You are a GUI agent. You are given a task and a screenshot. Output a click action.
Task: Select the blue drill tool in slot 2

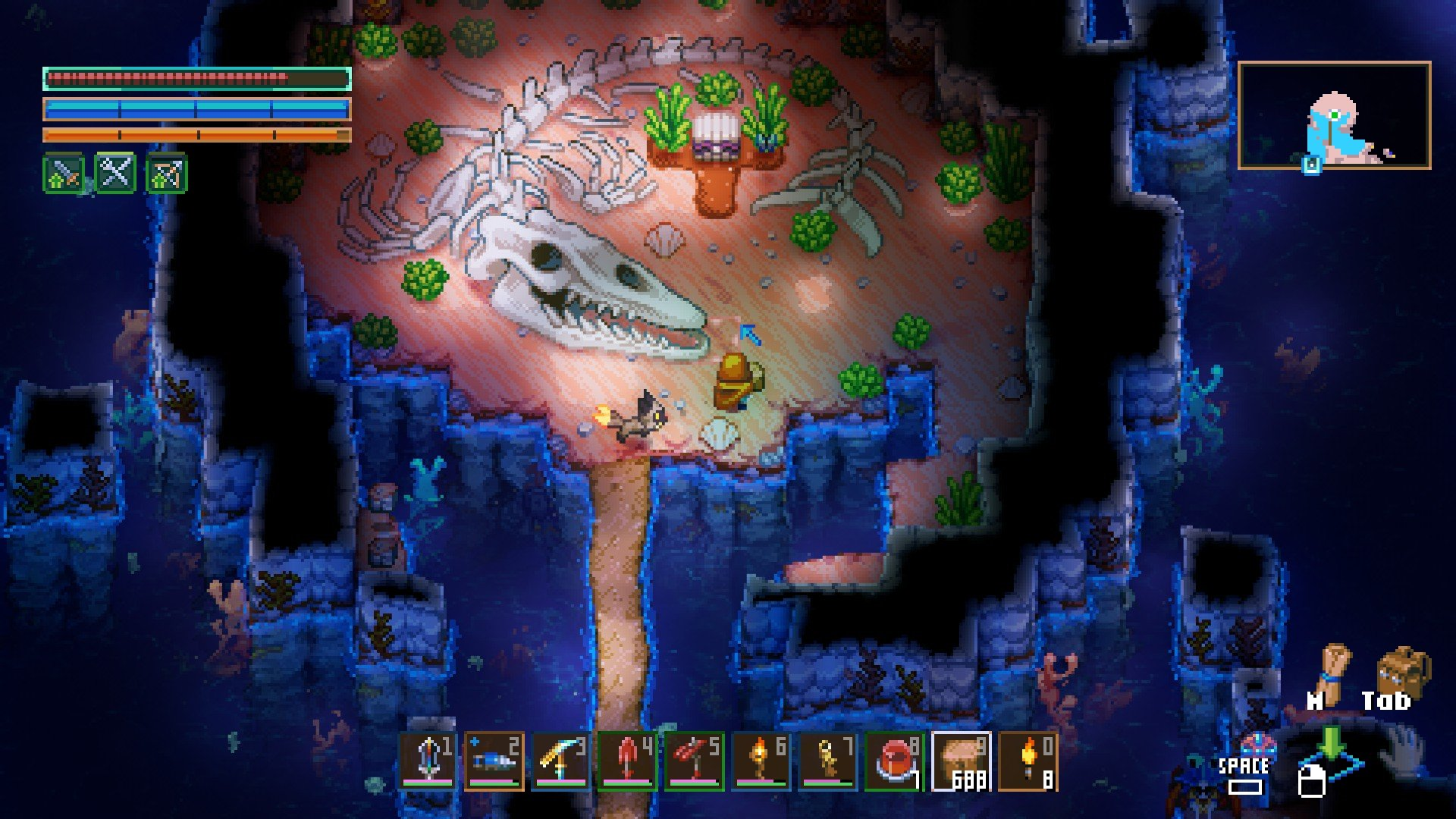click(x=494, y=761)
